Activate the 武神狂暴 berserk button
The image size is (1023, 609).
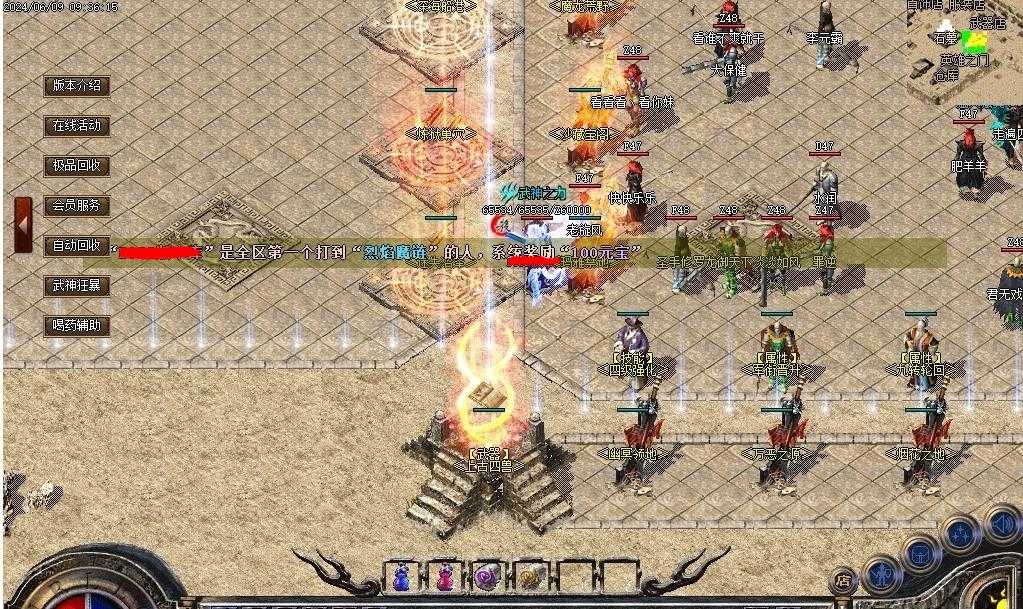(77, 286)
